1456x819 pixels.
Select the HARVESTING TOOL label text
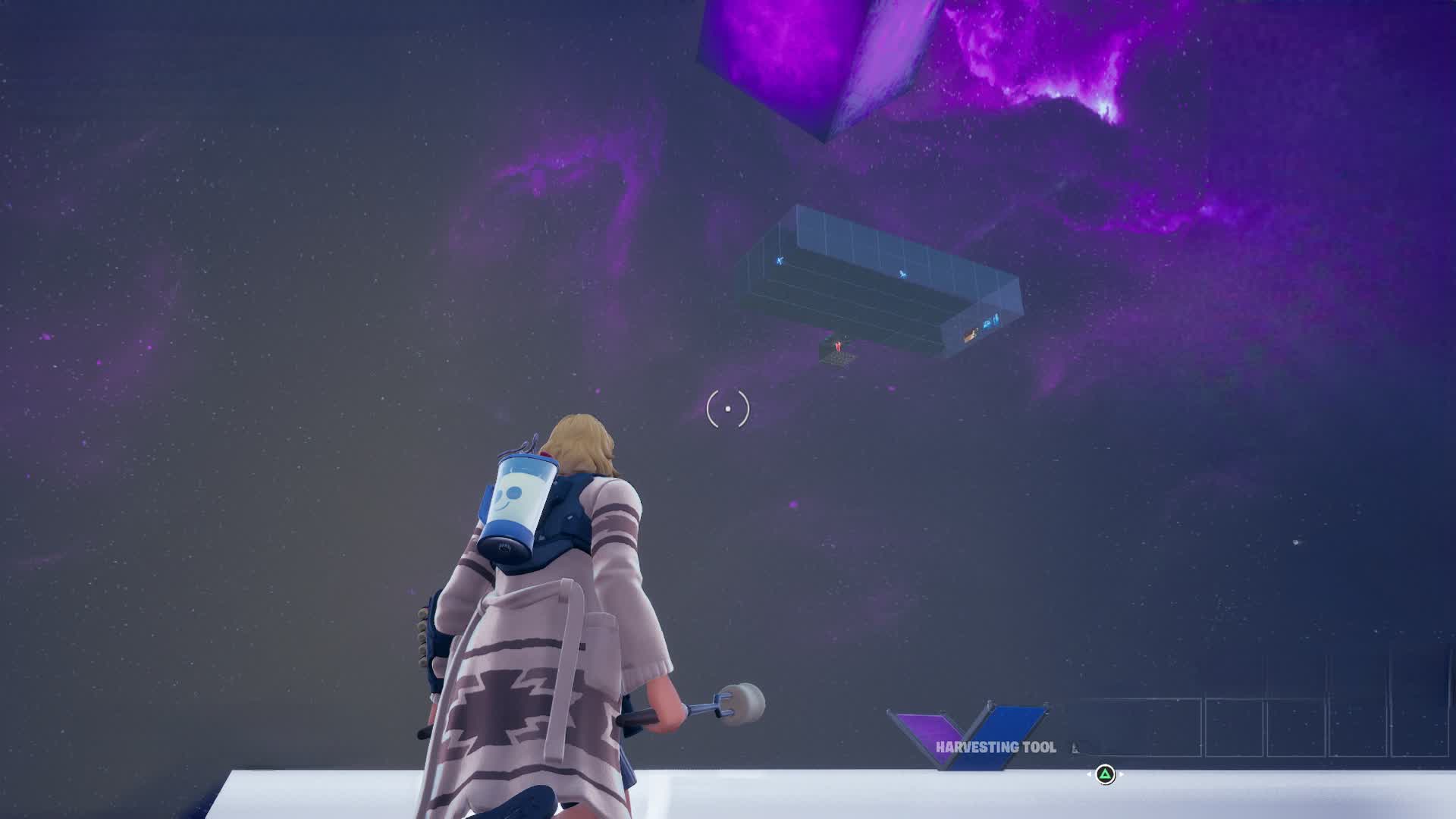tap(996, 746)
